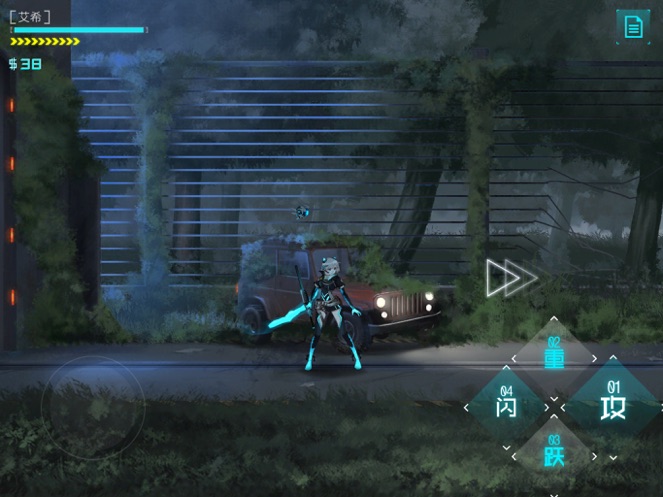Tap the 攻 attack button
Screen dimensions: 663x497
point(611,405)
